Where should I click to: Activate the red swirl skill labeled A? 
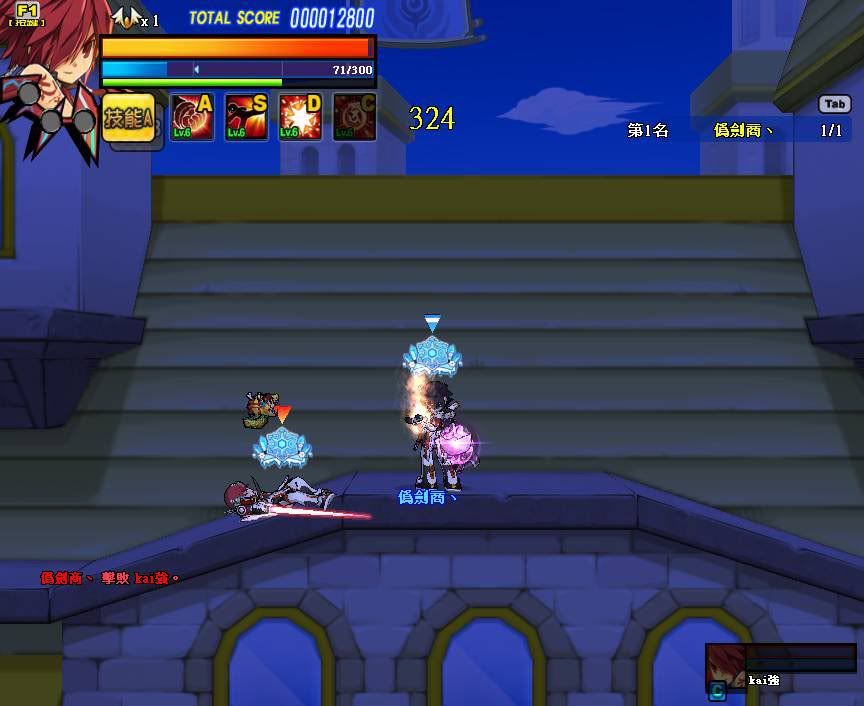click(192, 117)
